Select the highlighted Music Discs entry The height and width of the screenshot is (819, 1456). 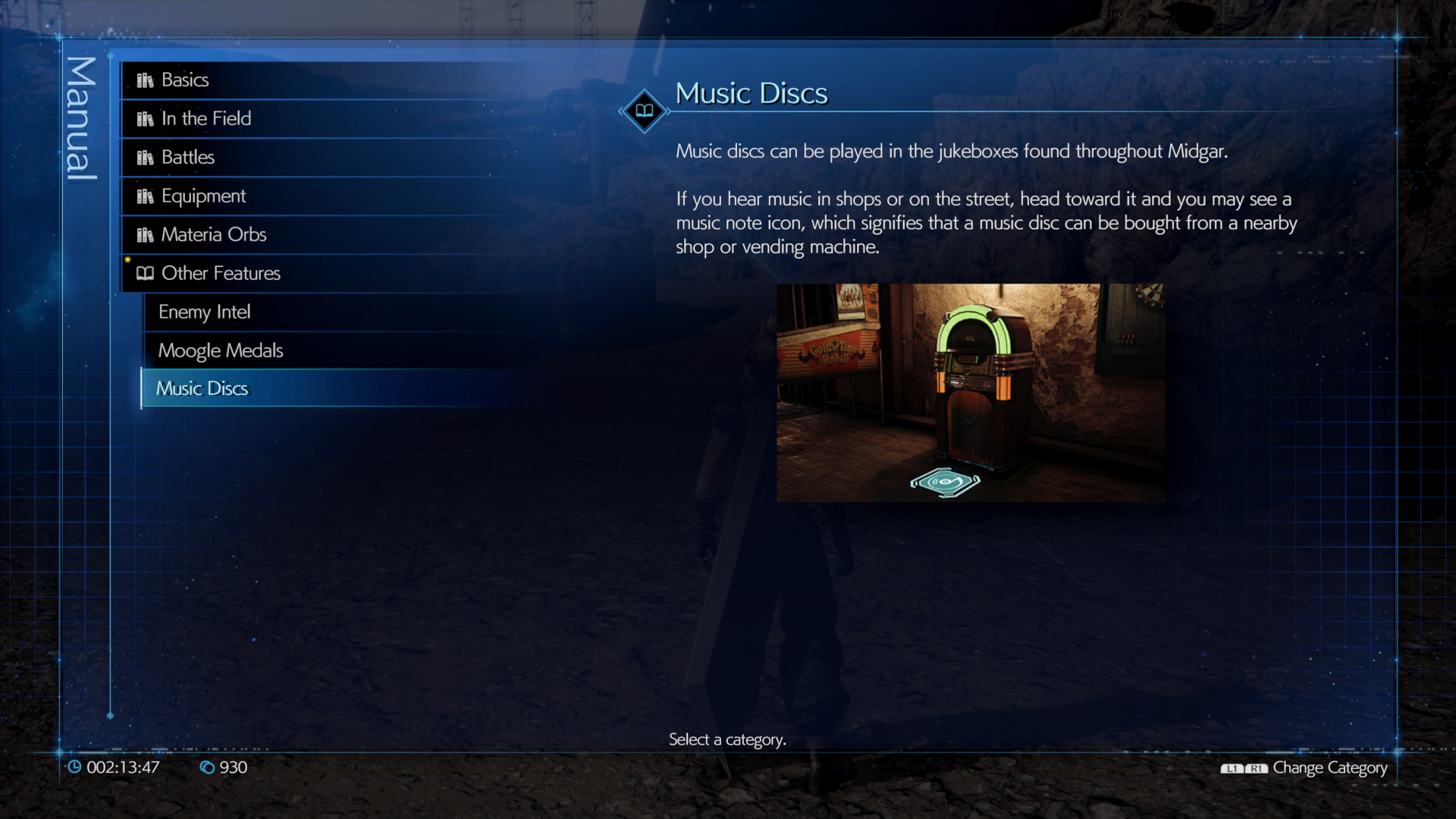pos(202,388)
